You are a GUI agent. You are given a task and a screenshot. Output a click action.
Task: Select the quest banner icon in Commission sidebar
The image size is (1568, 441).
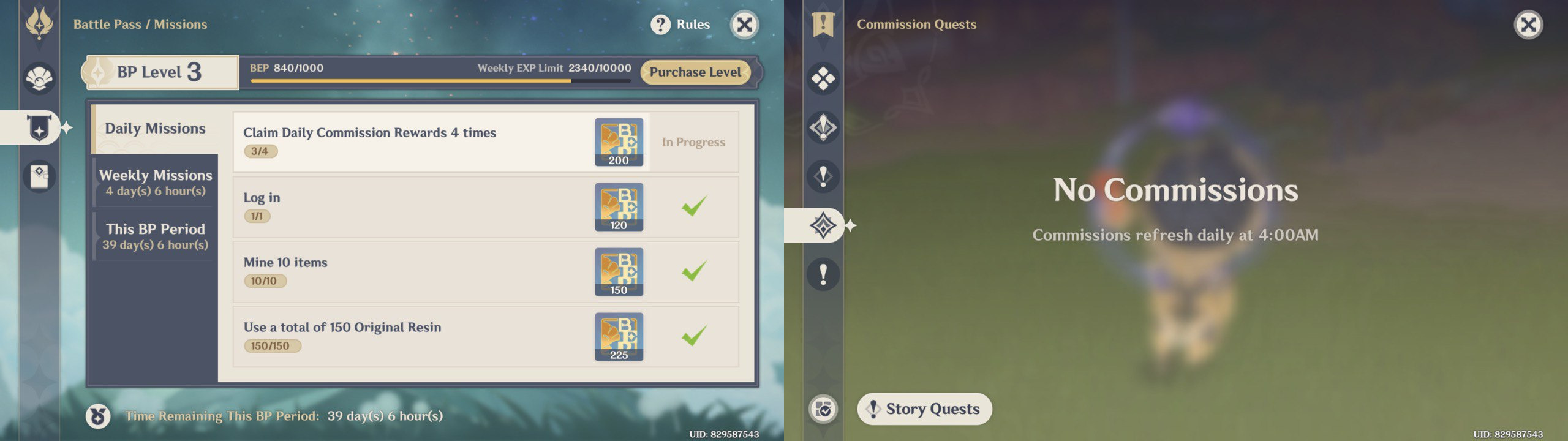click(823, 24)
